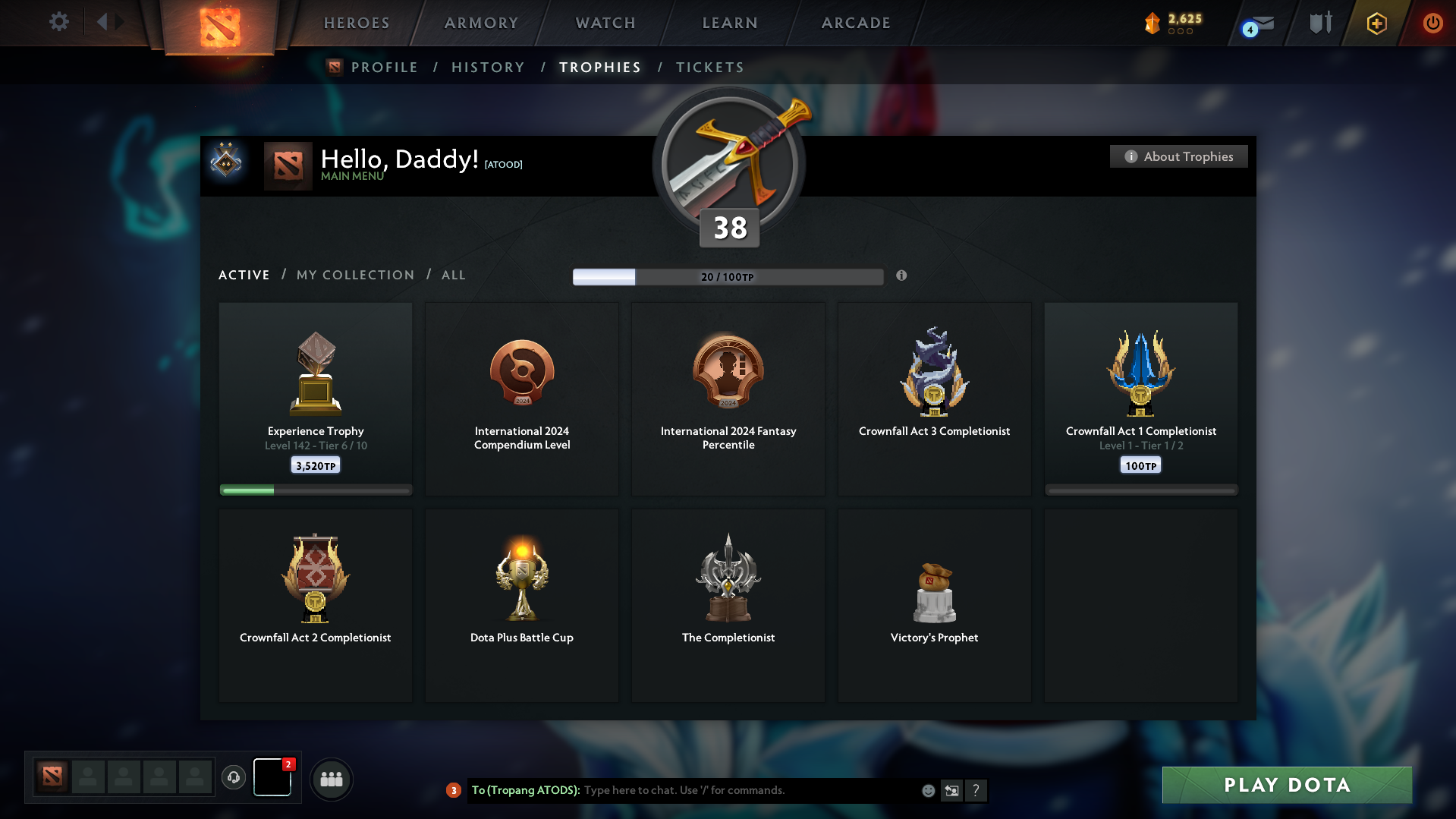Select the MY COLLECTION trophy filter
Screen dimensions: 1456x819
tap(354, 275)
